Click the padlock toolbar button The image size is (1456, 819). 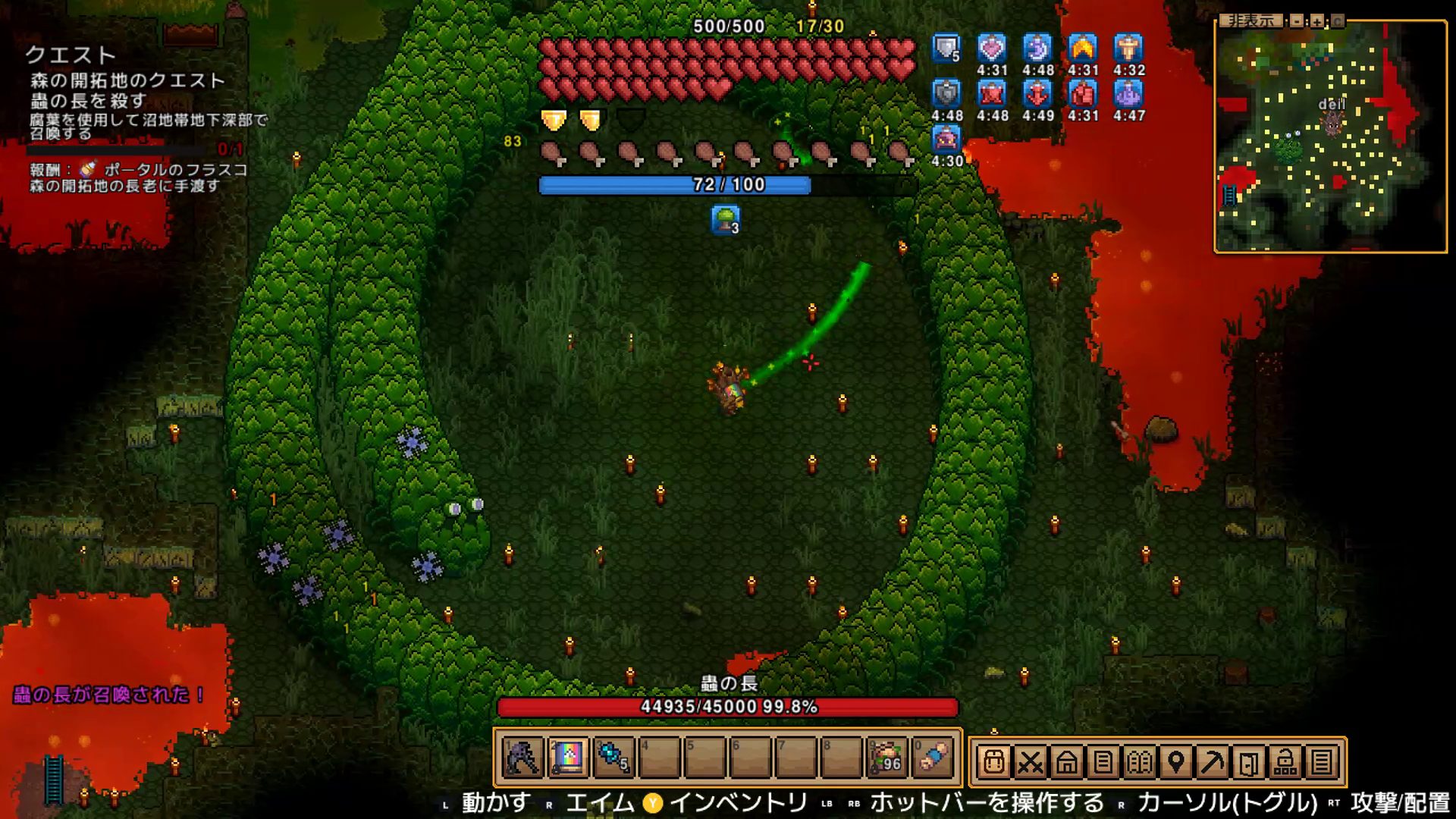(1285, 761)
